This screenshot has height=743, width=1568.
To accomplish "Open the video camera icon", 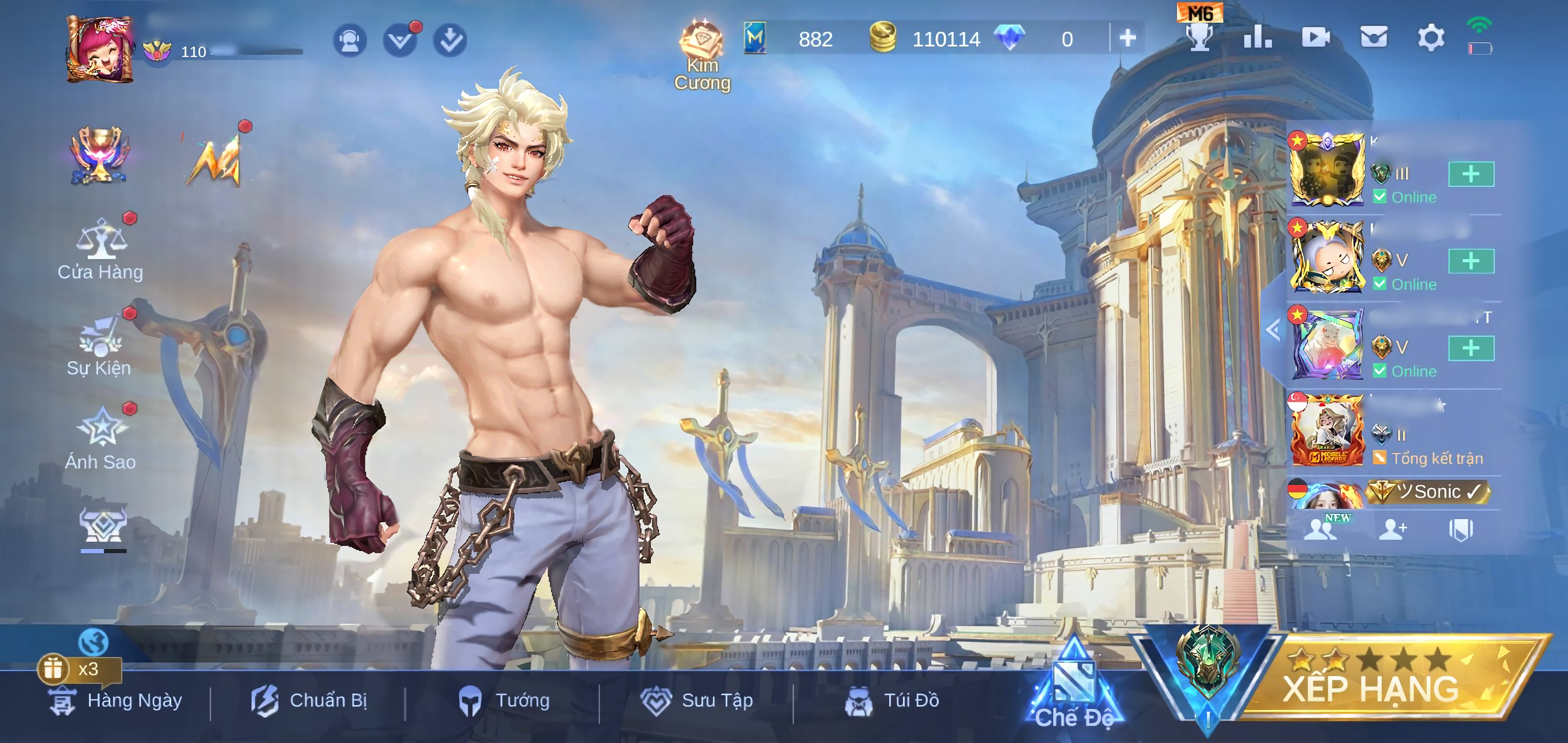I will pos(1315,38).
